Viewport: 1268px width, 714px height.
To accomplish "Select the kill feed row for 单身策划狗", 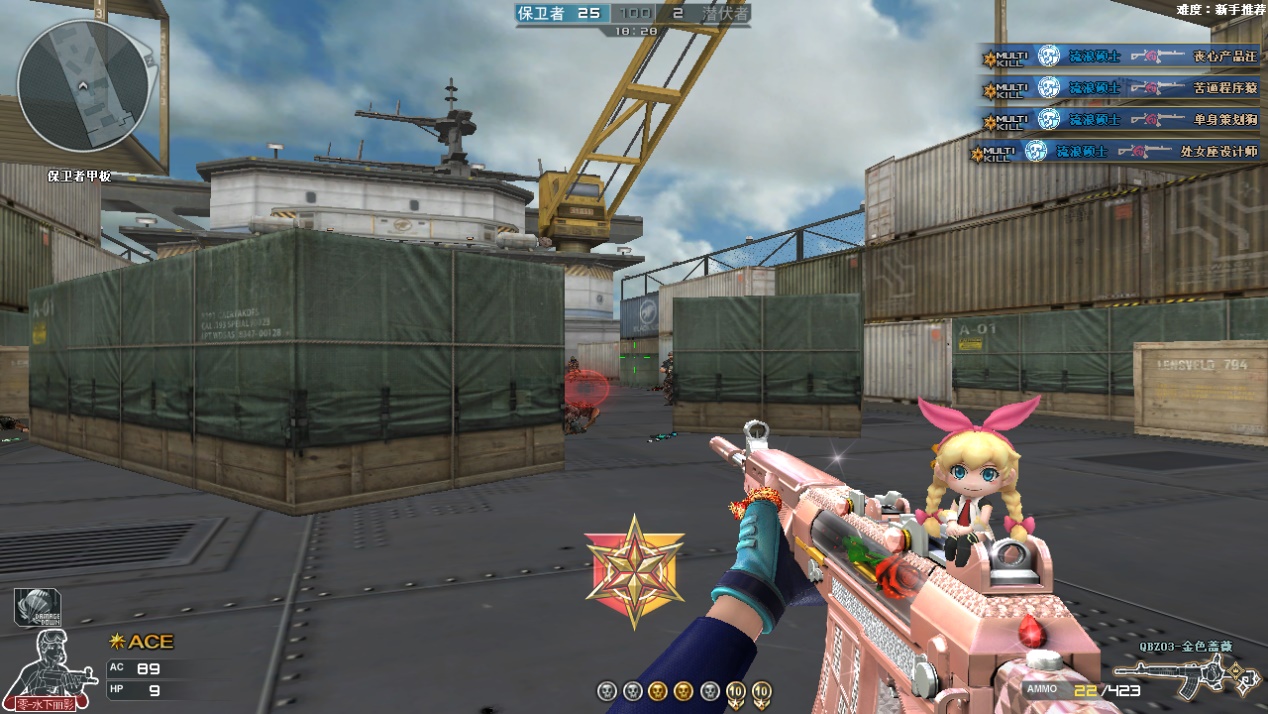I will pyautogui.click(x=1120, y=120).
